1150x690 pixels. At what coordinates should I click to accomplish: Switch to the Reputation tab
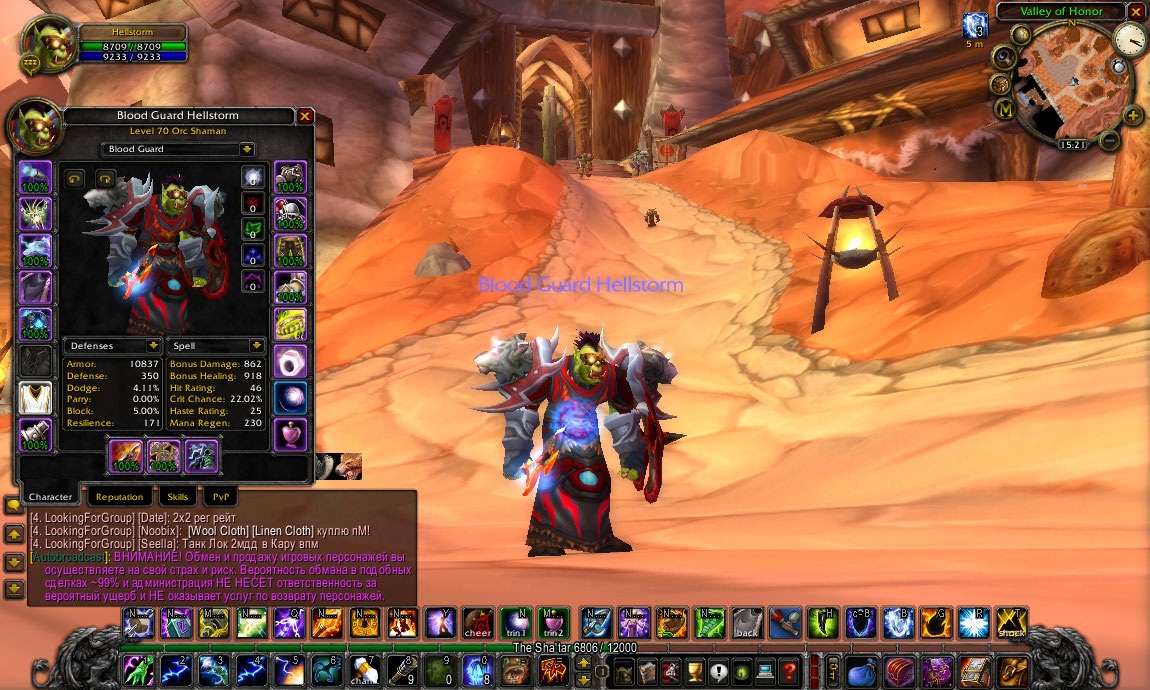(120, 496)
